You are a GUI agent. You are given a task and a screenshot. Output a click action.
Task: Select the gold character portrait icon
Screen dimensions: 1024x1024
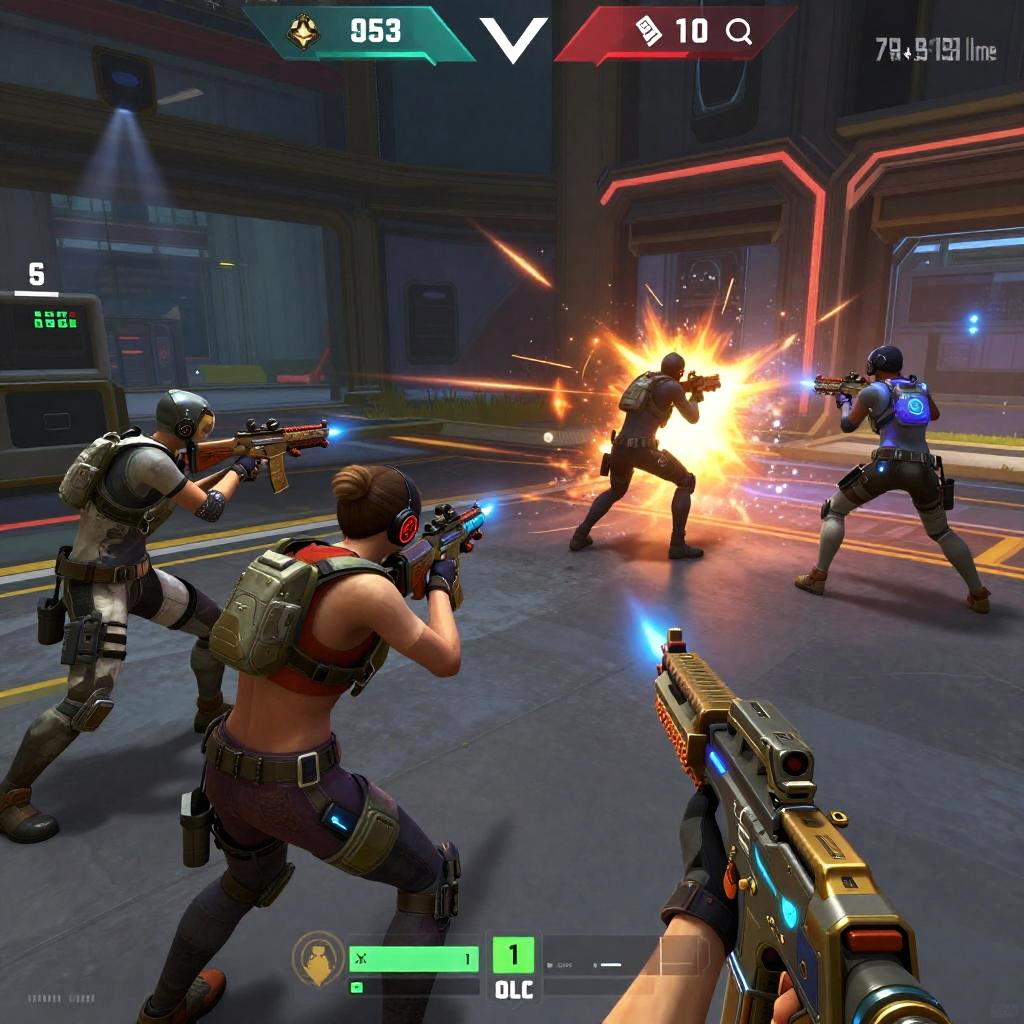pyautogui.click(x=318, y=958)
